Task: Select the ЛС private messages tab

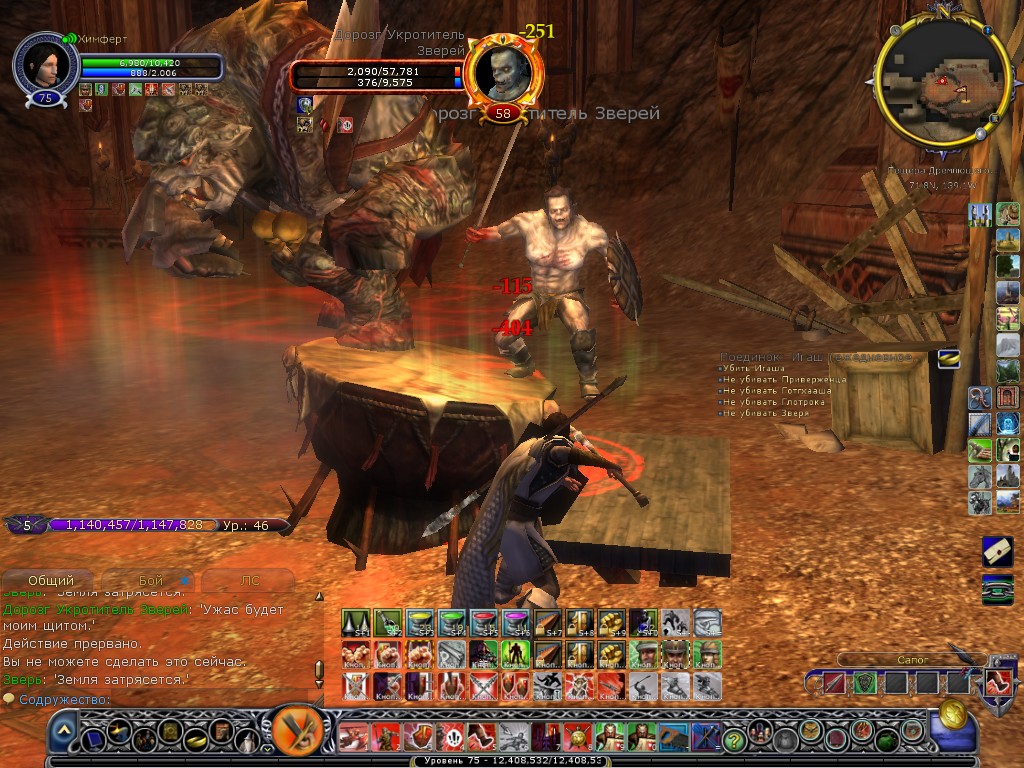Action: tap(250, 580)
